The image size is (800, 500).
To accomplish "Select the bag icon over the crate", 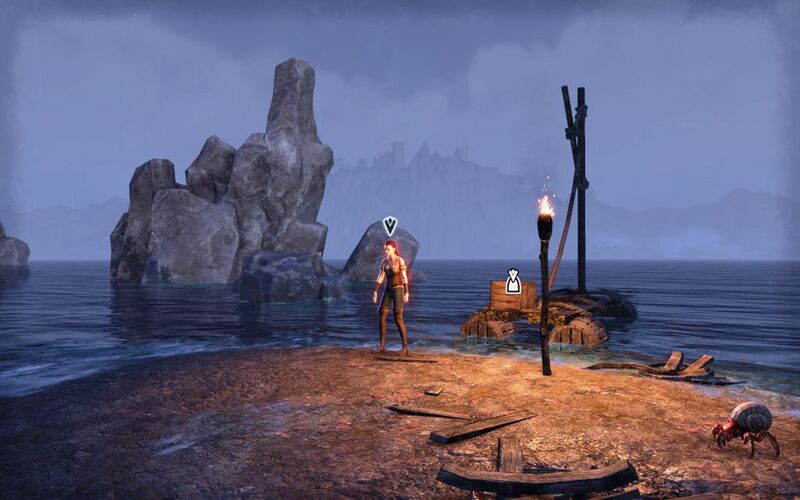I will tap(513, 281).
